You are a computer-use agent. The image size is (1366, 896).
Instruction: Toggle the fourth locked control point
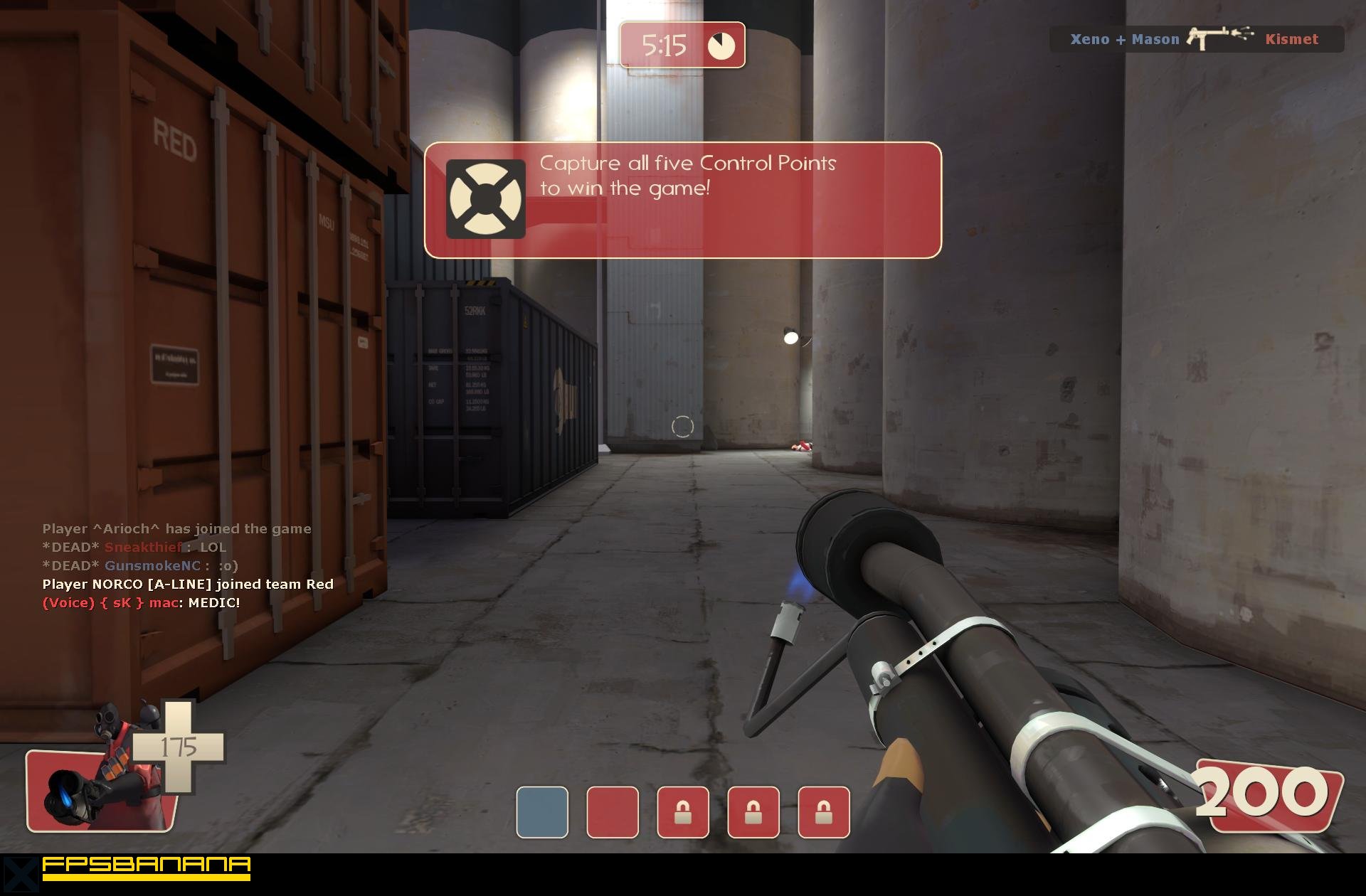[x=753, y=812]
